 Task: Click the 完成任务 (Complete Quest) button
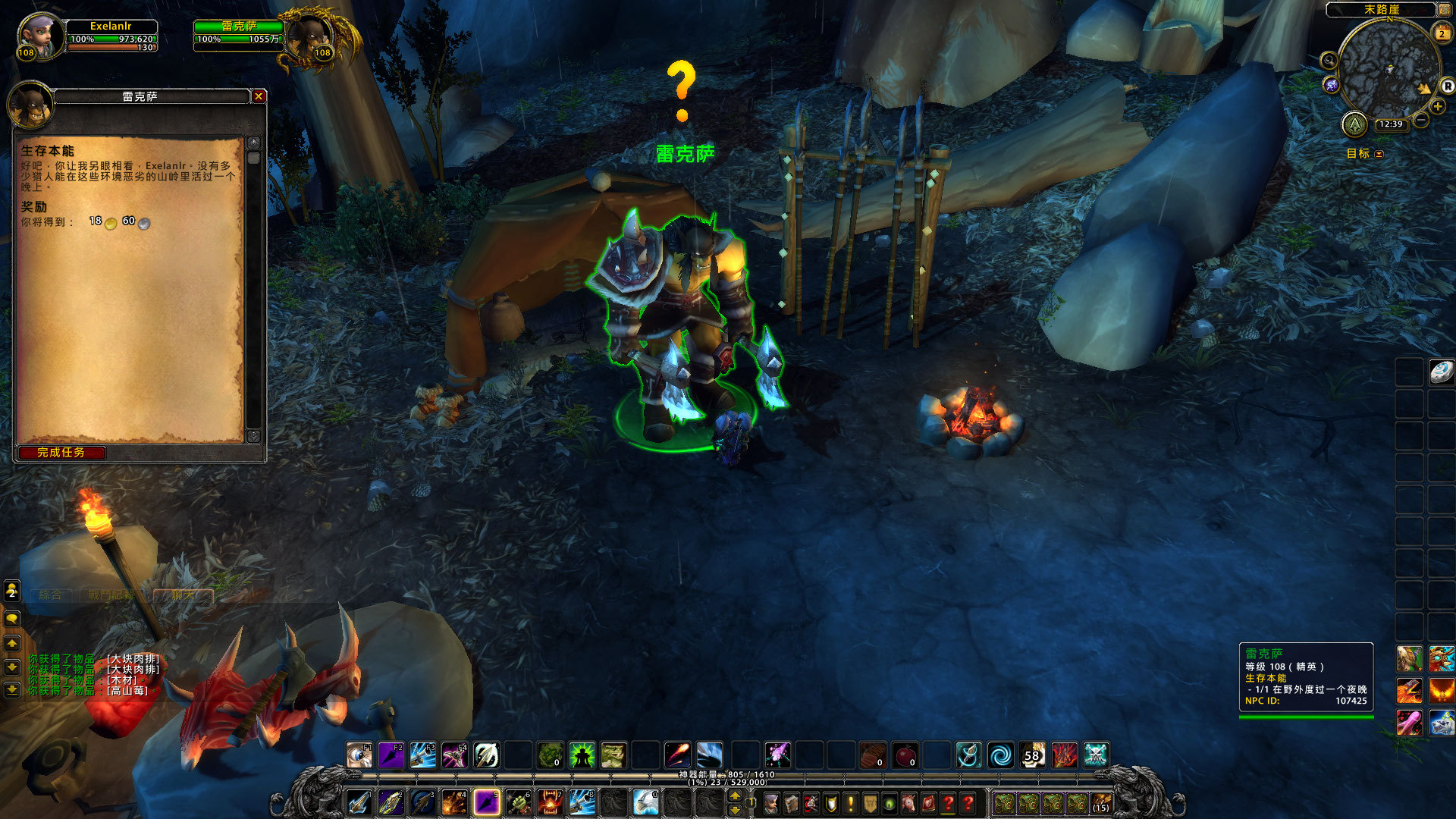pyautogui.click(x=61, y=453)
